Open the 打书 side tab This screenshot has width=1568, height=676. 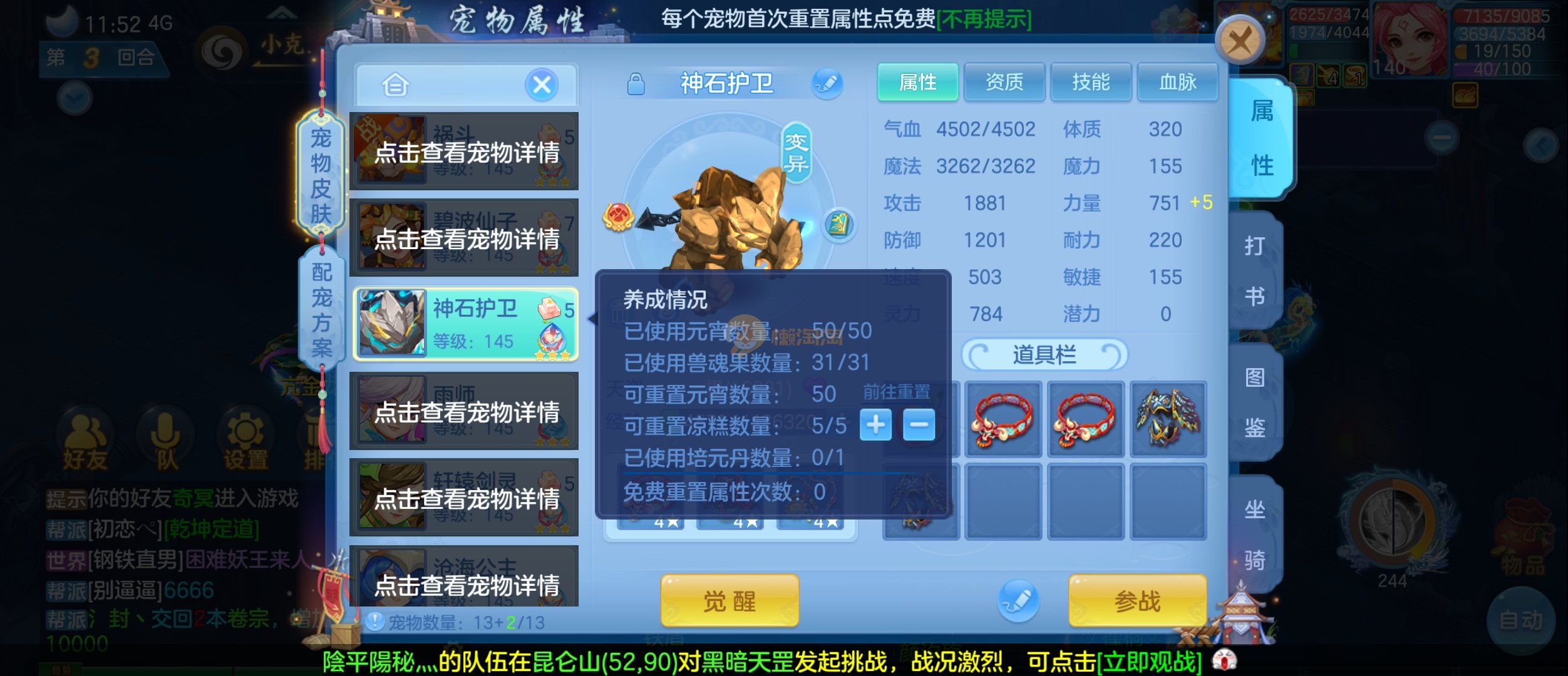pyautogui.click(x=1255, y=270)
